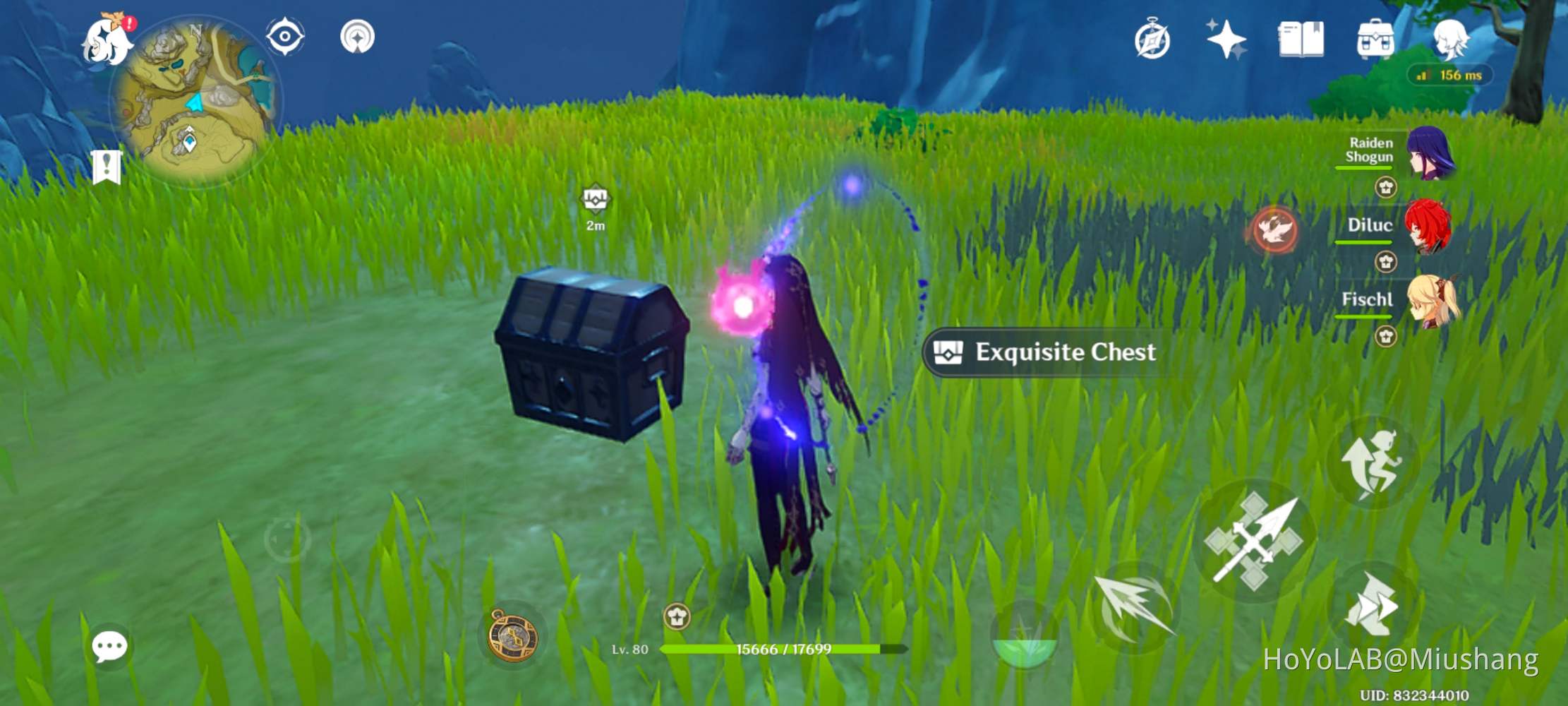Activate the eye-shaped elemental sight icon

285,37
